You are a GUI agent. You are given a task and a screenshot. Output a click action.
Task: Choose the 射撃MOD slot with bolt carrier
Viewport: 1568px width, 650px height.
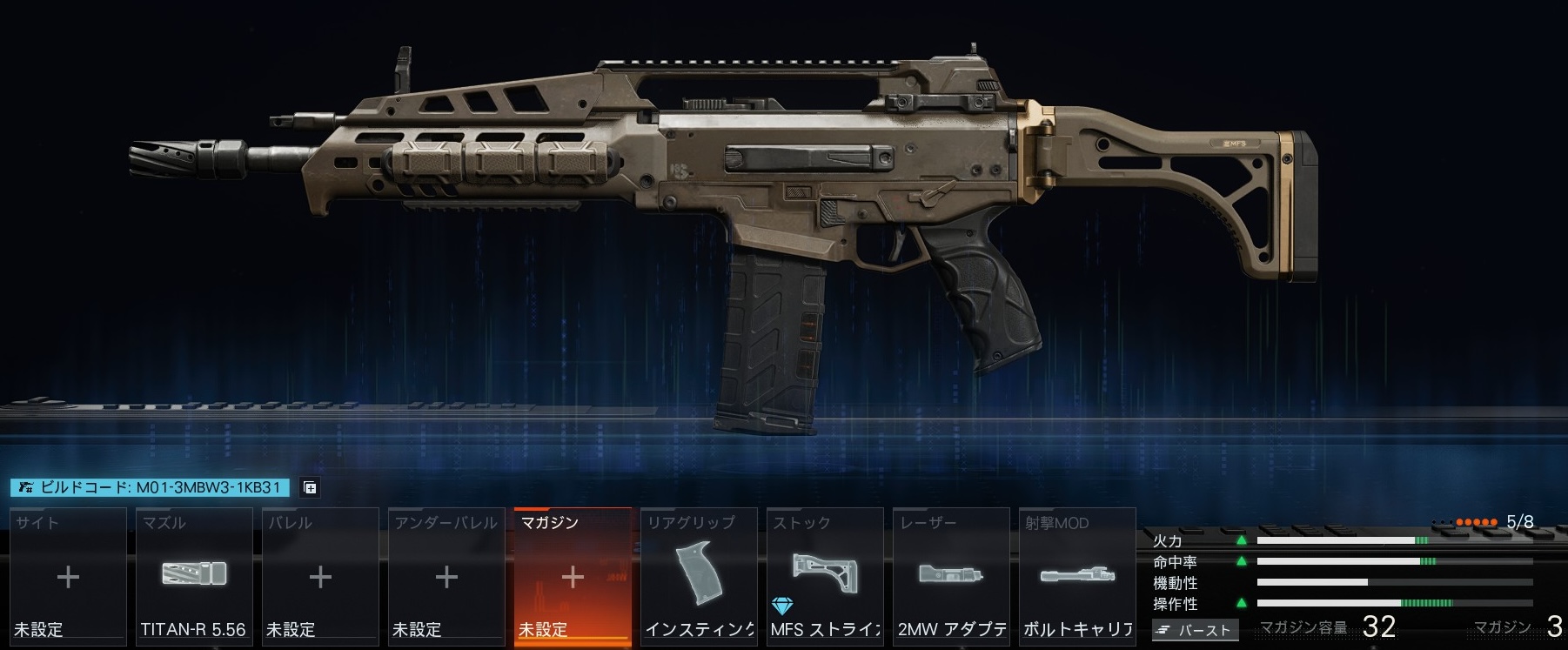(x=1077, y=576)
